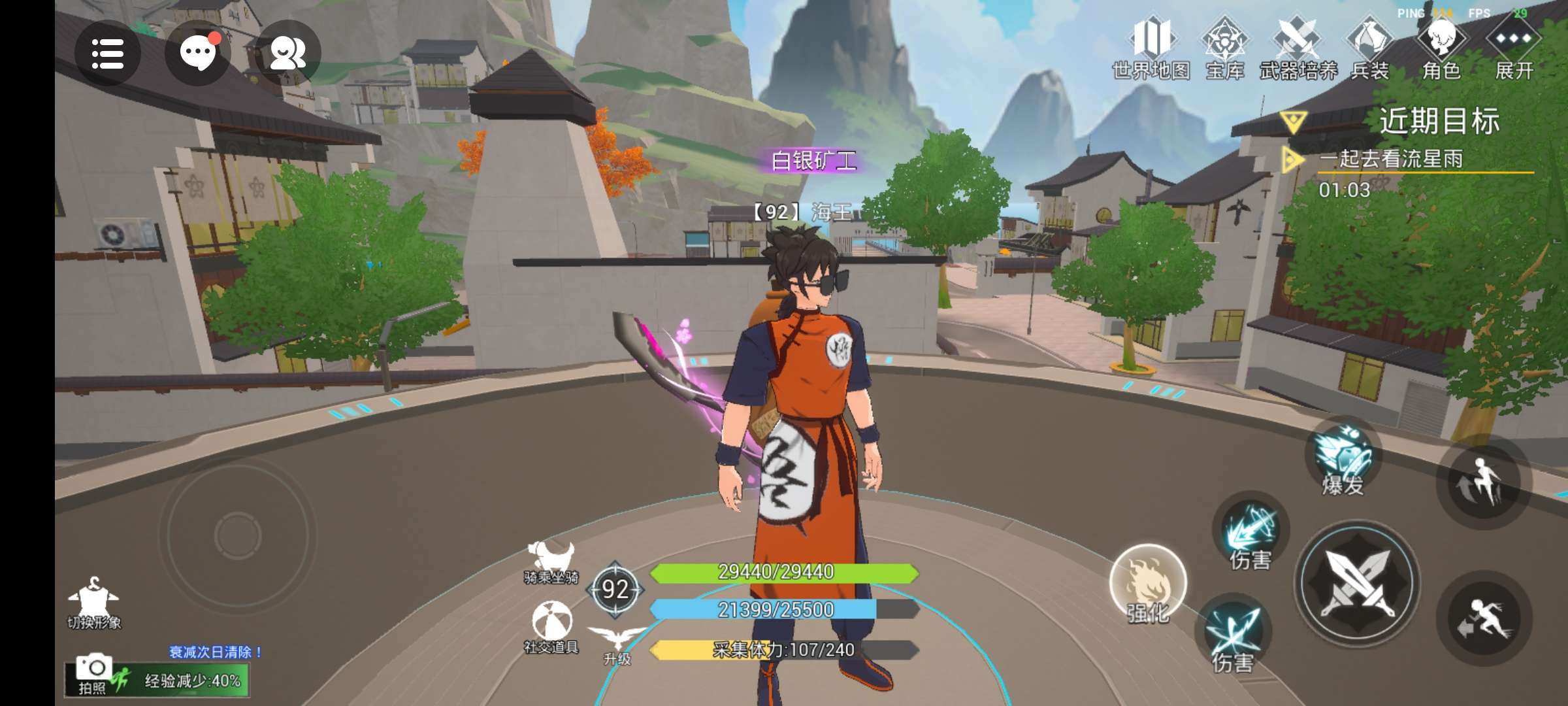Screen dimensions: 1568x706
Task: Open the chat bubble icon
Action: point(197,53)
